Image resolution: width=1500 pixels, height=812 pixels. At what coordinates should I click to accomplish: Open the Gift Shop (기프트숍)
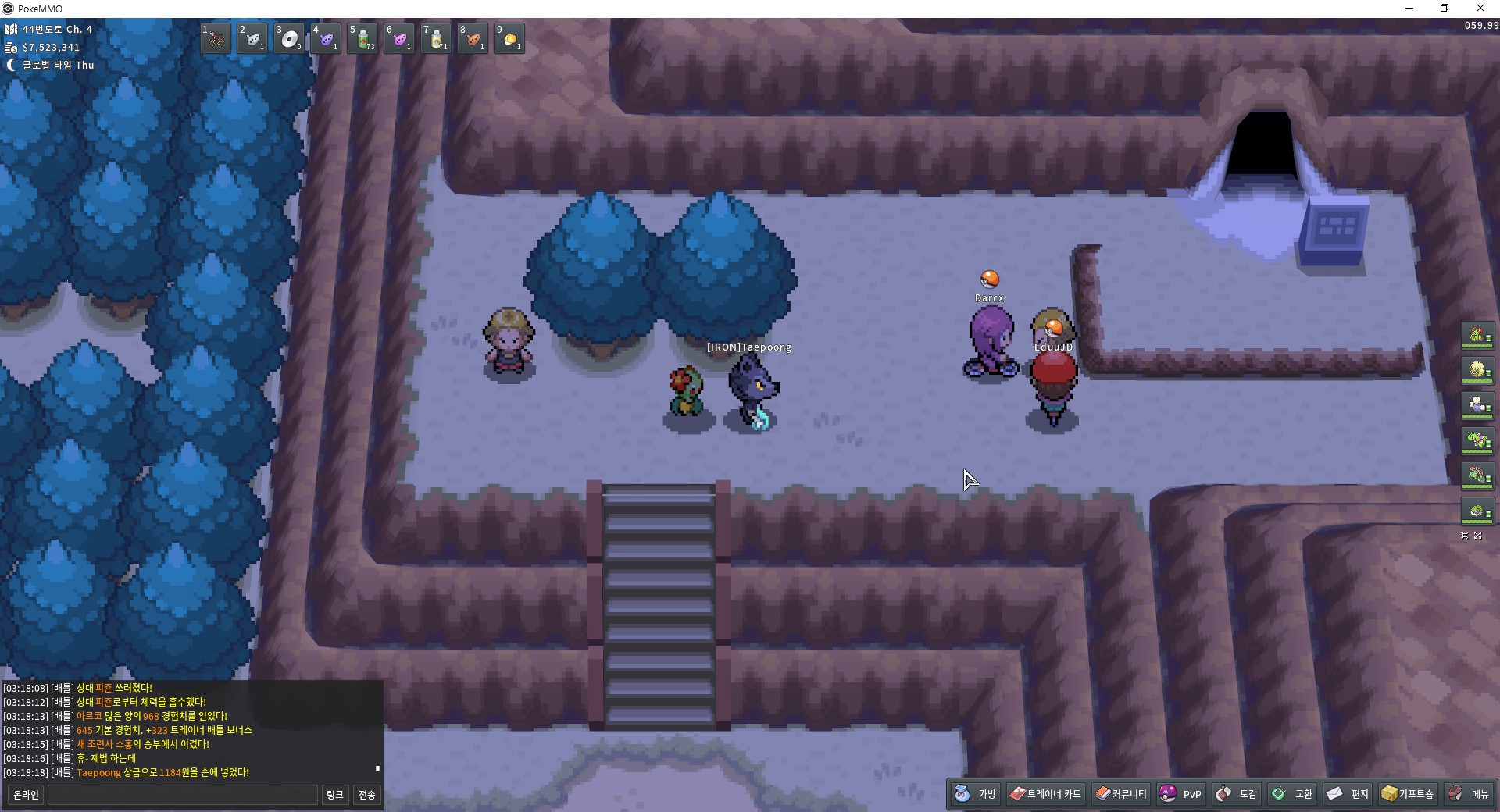pyautogui.click(x=1408, y=794)
